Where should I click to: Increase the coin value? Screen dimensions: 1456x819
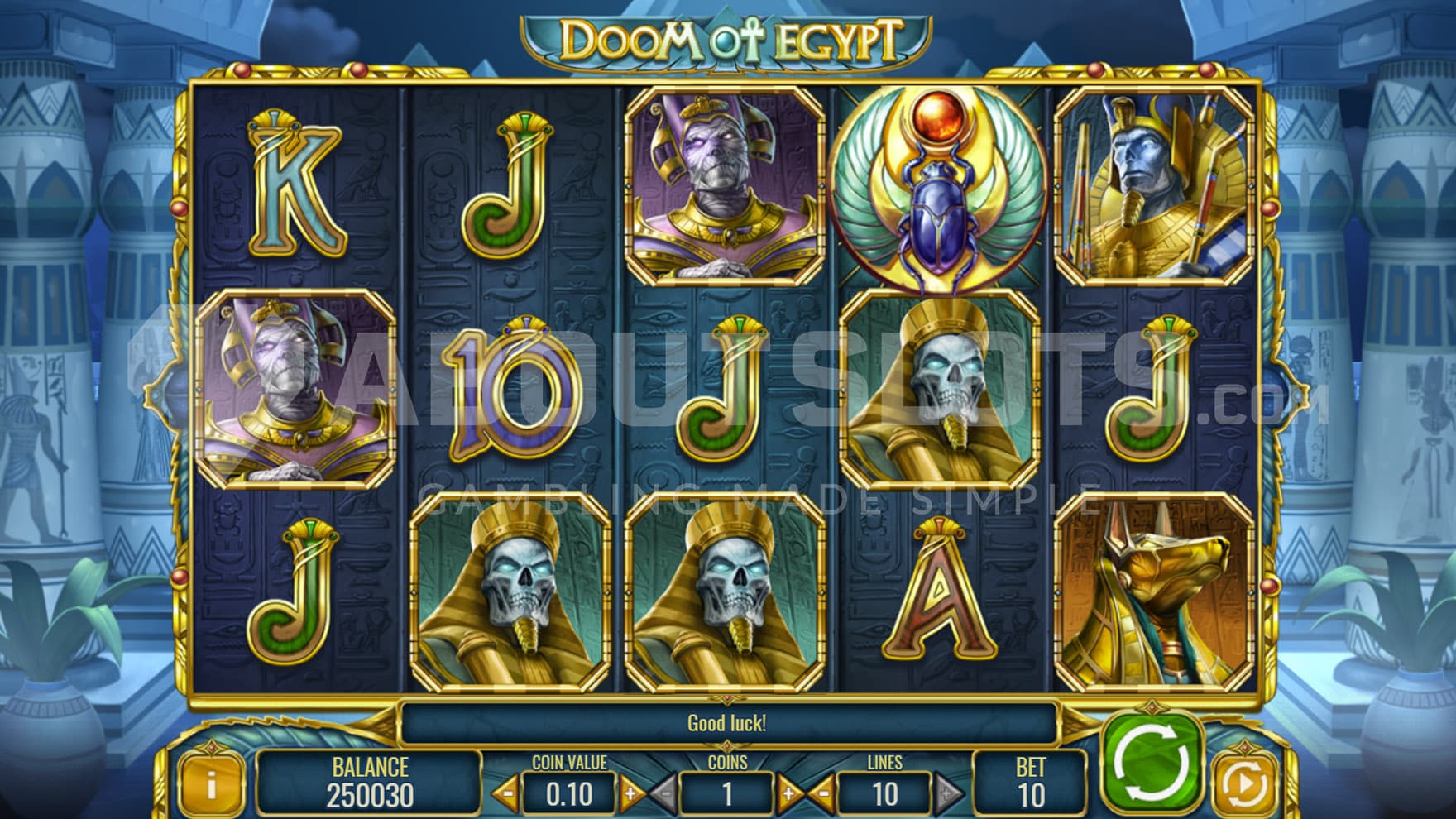pos(630,794)
